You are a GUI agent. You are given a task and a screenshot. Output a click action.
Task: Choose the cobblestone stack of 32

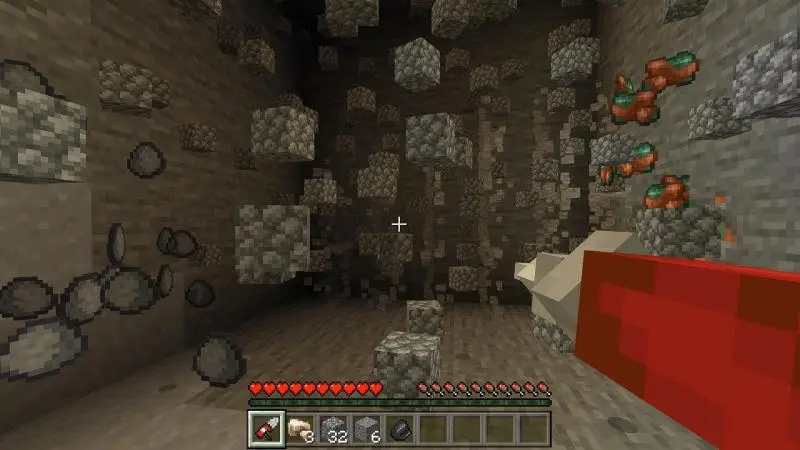331,427
